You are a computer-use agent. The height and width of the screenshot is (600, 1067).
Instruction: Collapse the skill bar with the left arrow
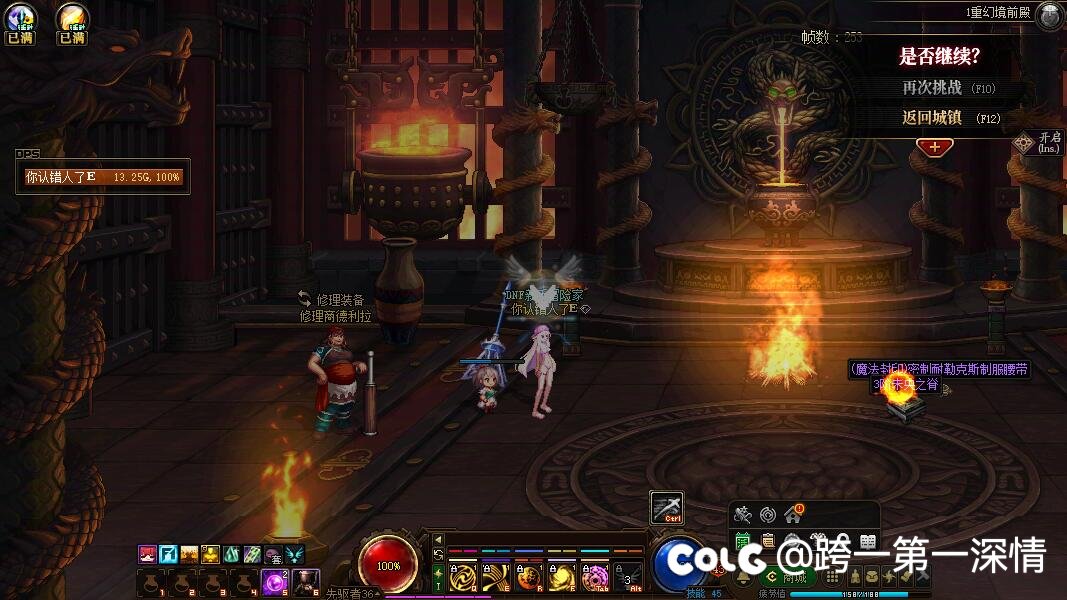click(438, 540)
